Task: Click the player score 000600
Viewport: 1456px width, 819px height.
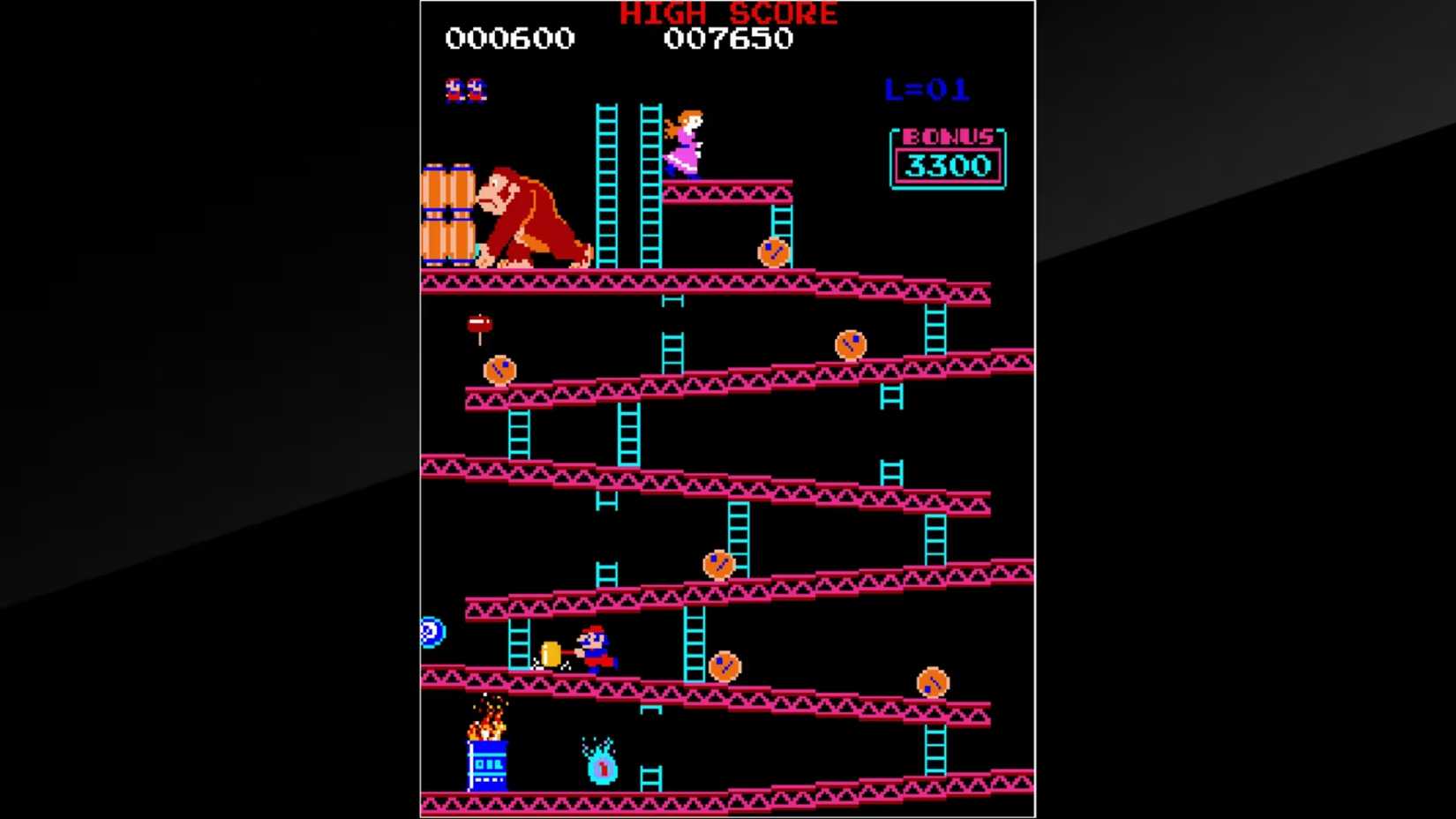Action: click(x=510, y=38)
